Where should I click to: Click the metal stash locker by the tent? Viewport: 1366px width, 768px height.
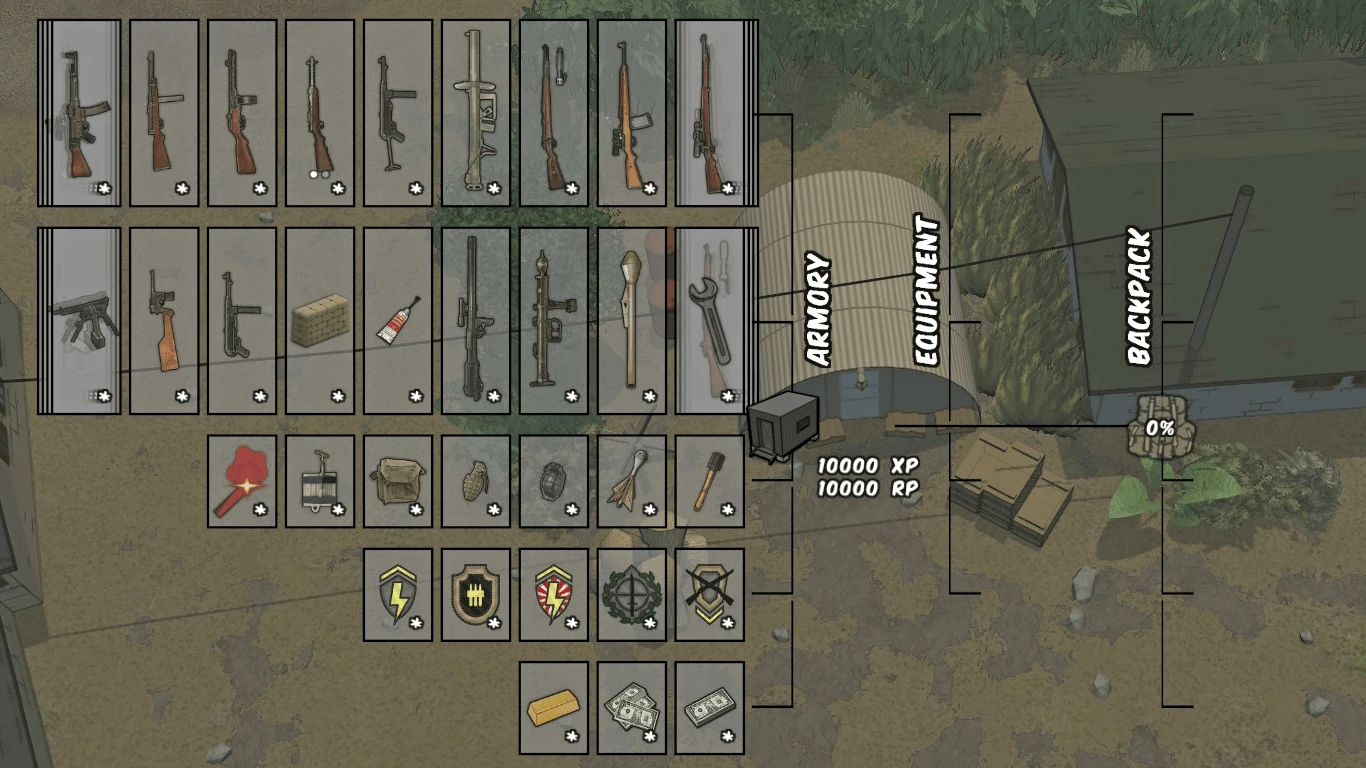tap(782, 425)
